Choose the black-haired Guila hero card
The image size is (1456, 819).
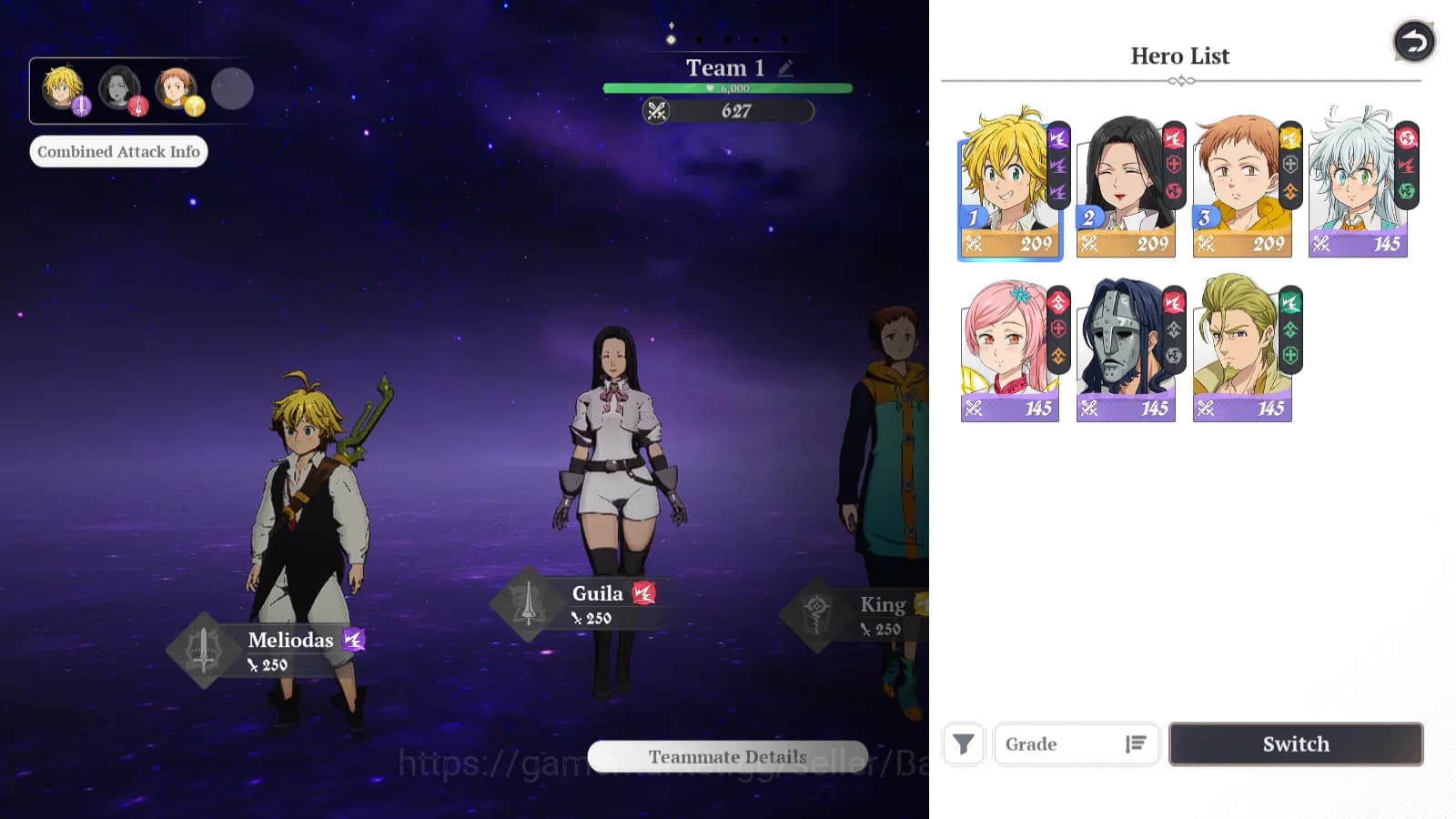1125,187
